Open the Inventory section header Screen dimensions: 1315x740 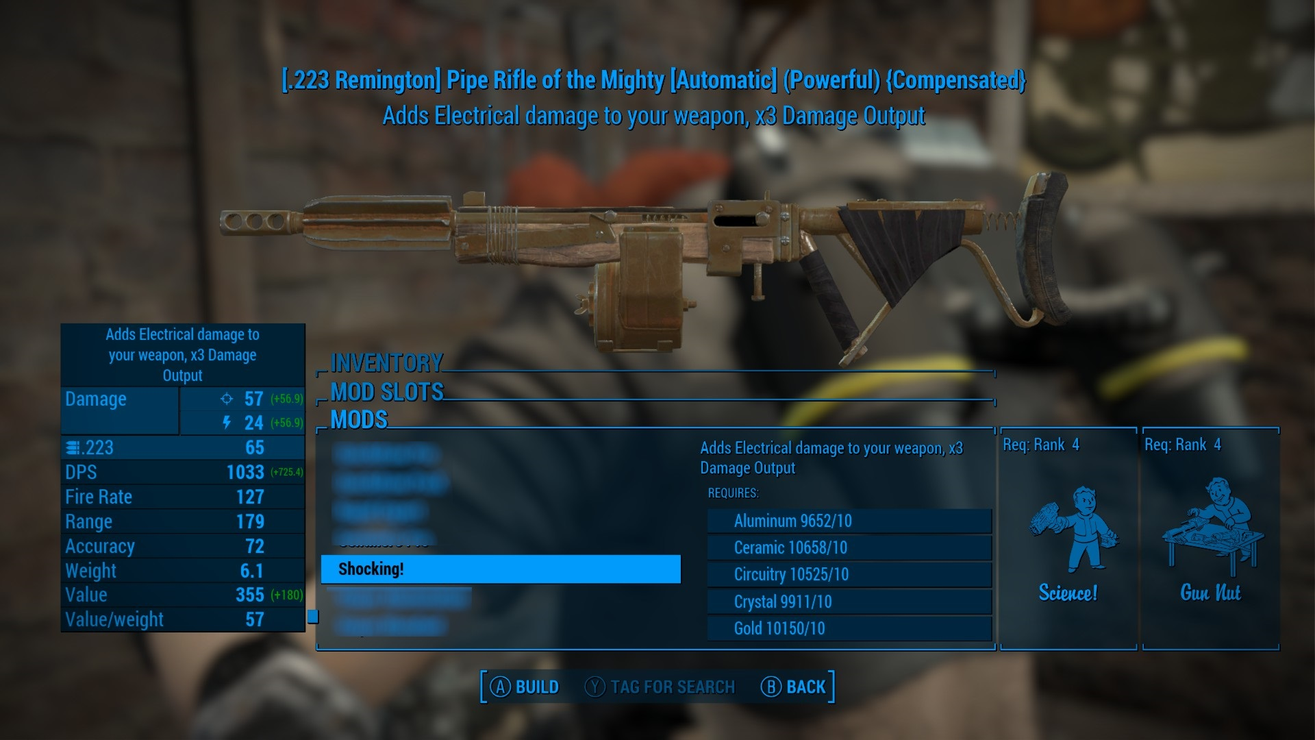click(x=387, y=362)
